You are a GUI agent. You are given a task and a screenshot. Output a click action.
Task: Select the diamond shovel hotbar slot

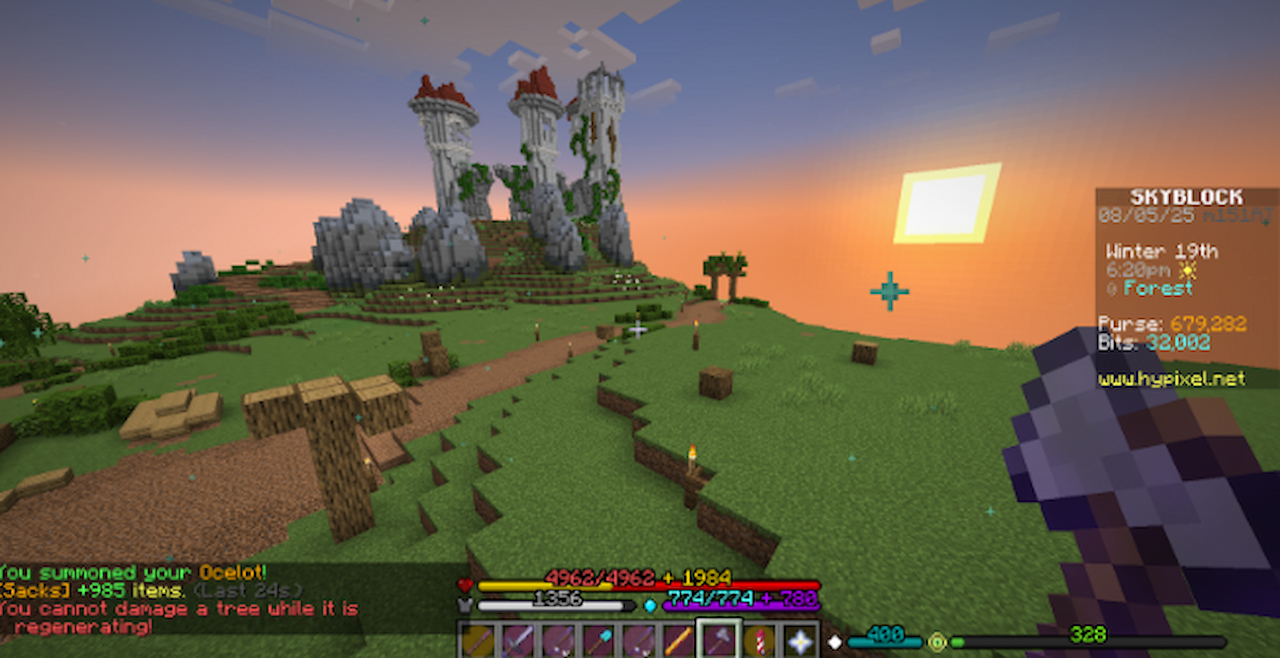[x=599, y=640]
